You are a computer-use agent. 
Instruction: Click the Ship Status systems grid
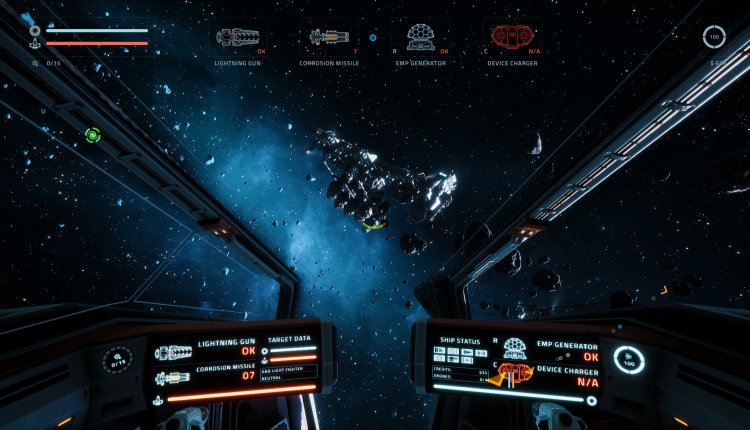click(459, 354)
